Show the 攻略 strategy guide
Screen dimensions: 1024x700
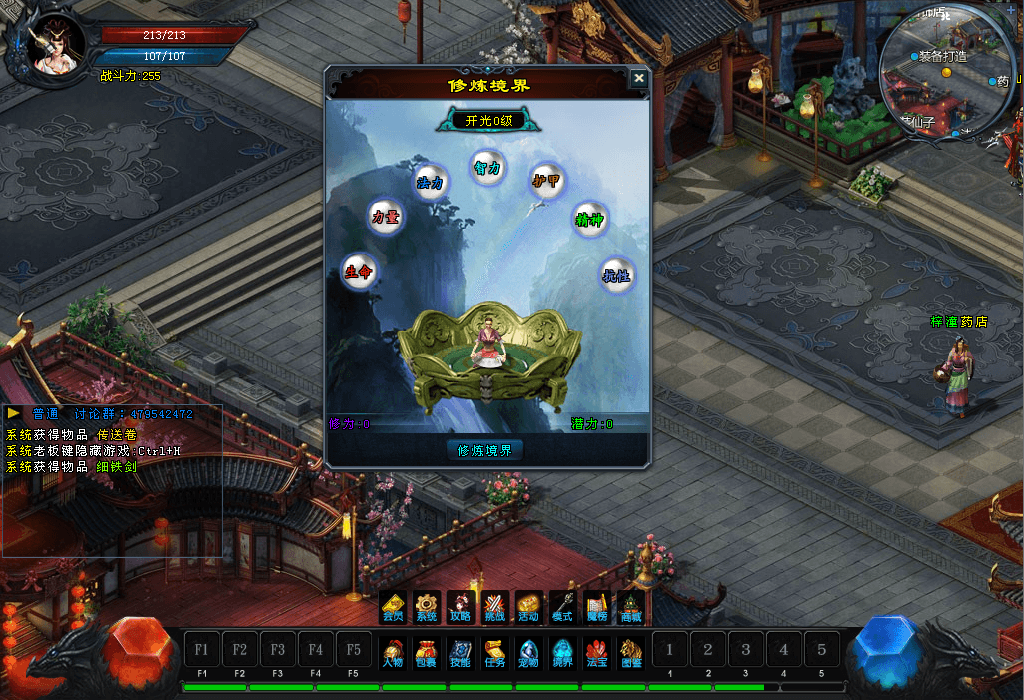[x=461, y=607]
